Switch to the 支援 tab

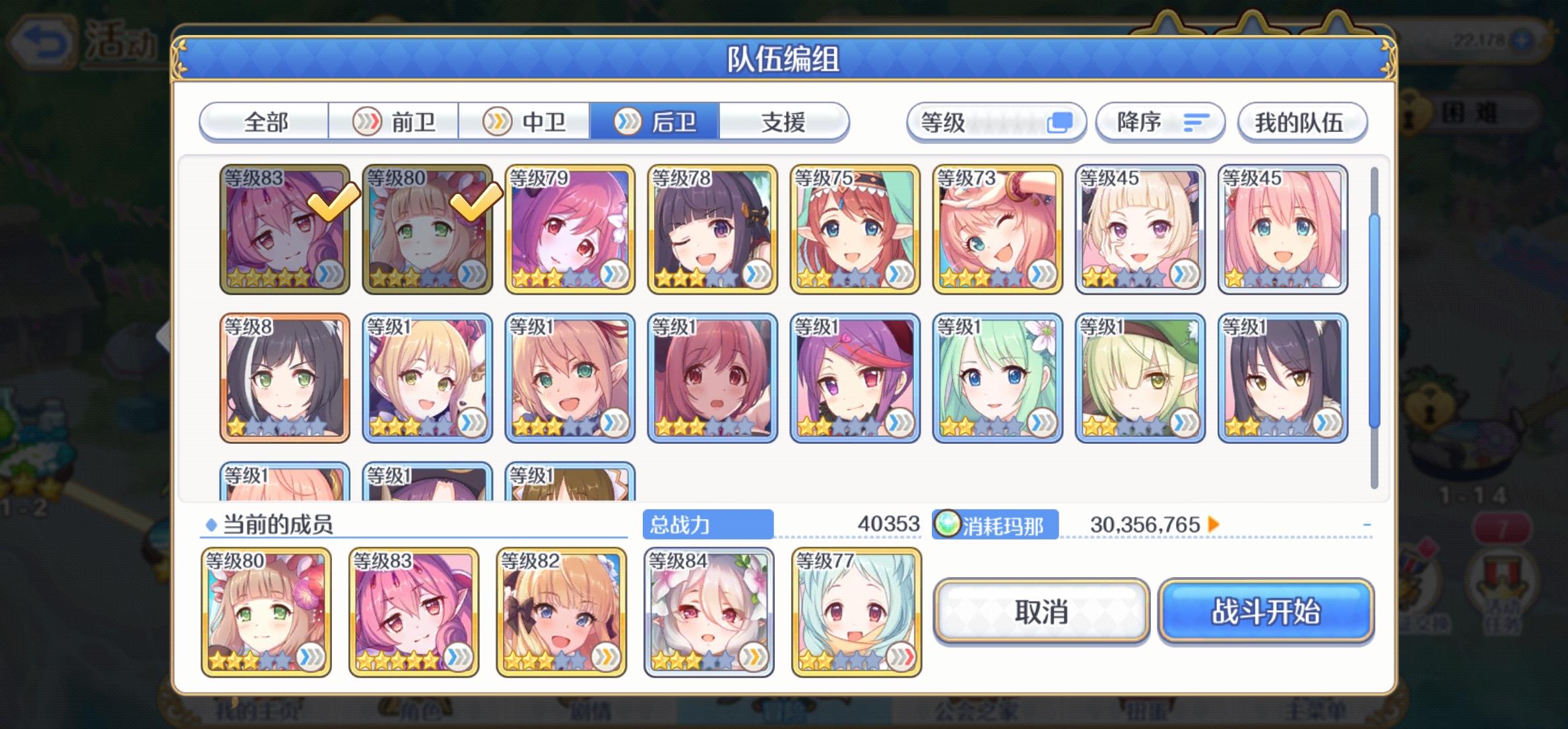(x=781, y=121)
